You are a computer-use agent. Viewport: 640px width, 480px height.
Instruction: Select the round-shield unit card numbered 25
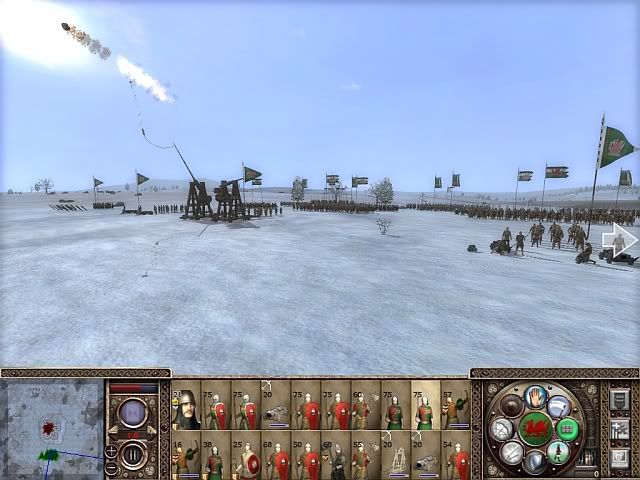(246, 456)
